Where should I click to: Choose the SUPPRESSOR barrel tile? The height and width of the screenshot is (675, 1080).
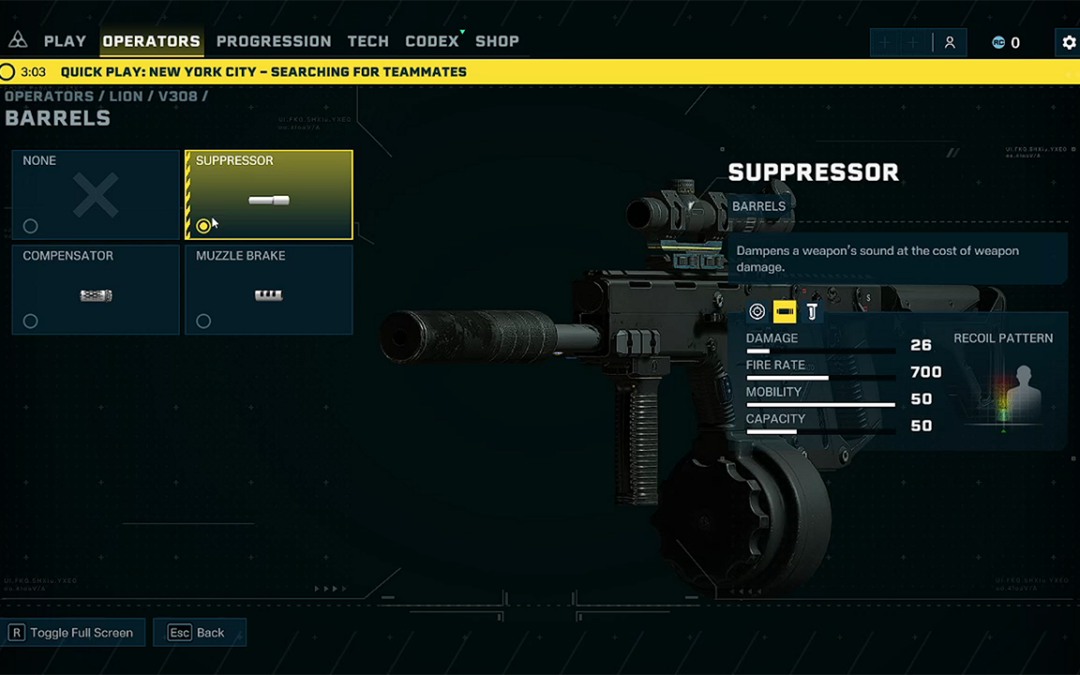(269, 195)
